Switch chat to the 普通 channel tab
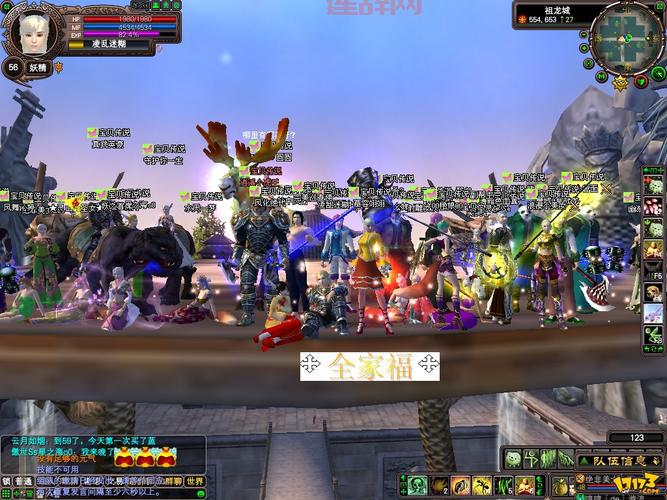This screenshot has width=667, height=500. [22, 481]
